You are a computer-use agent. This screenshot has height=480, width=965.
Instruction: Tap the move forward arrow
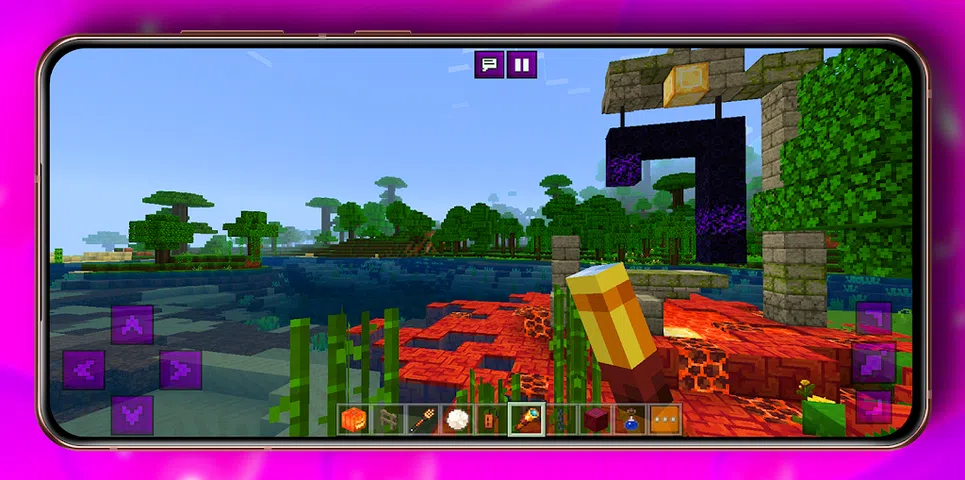tap(132, 325)
